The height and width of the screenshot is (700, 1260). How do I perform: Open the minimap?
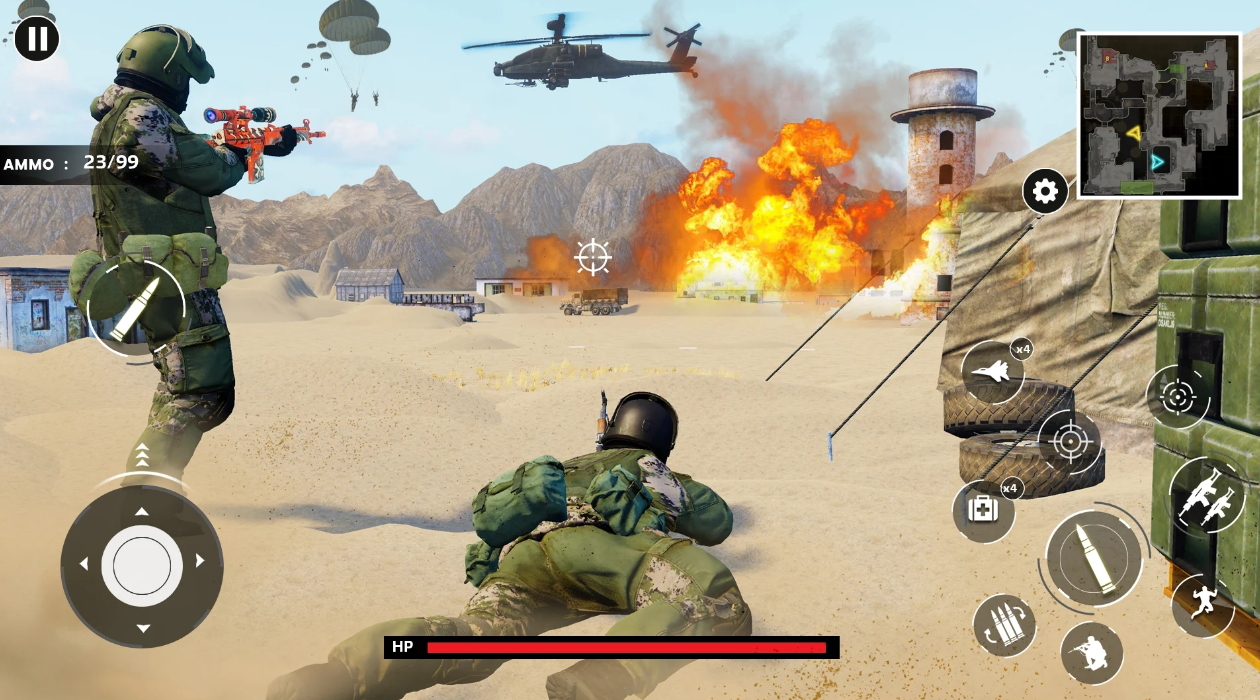(1158, 115)
